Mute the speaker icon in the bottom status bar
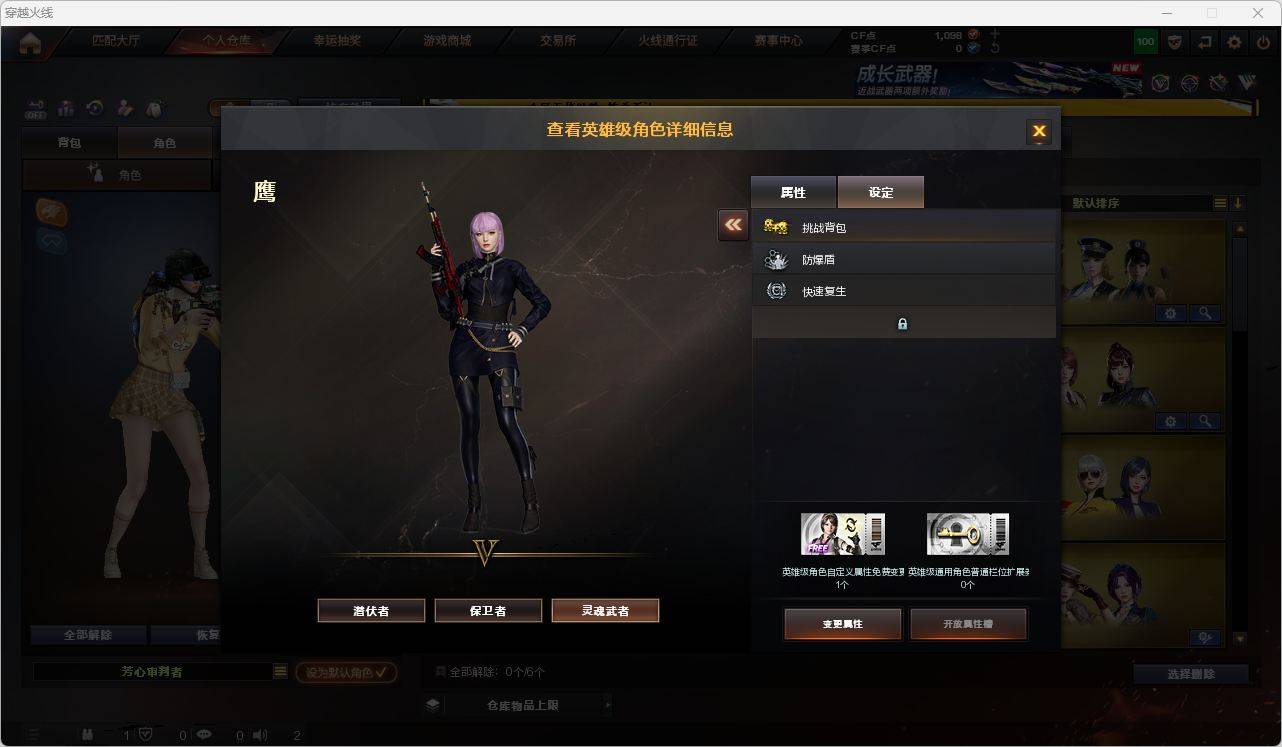The image size is (1282, 747). pos(259,735)
